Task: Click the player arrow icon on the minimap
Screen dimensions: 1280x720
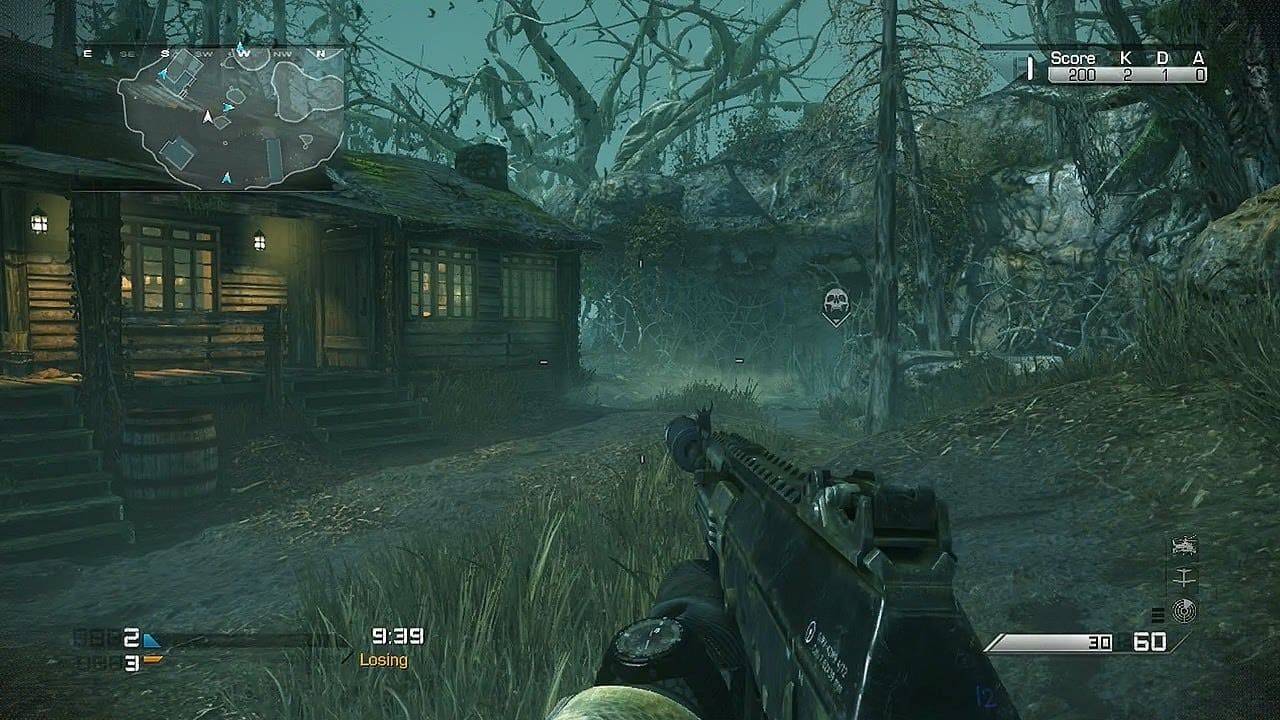Action: tap(207, 116)
